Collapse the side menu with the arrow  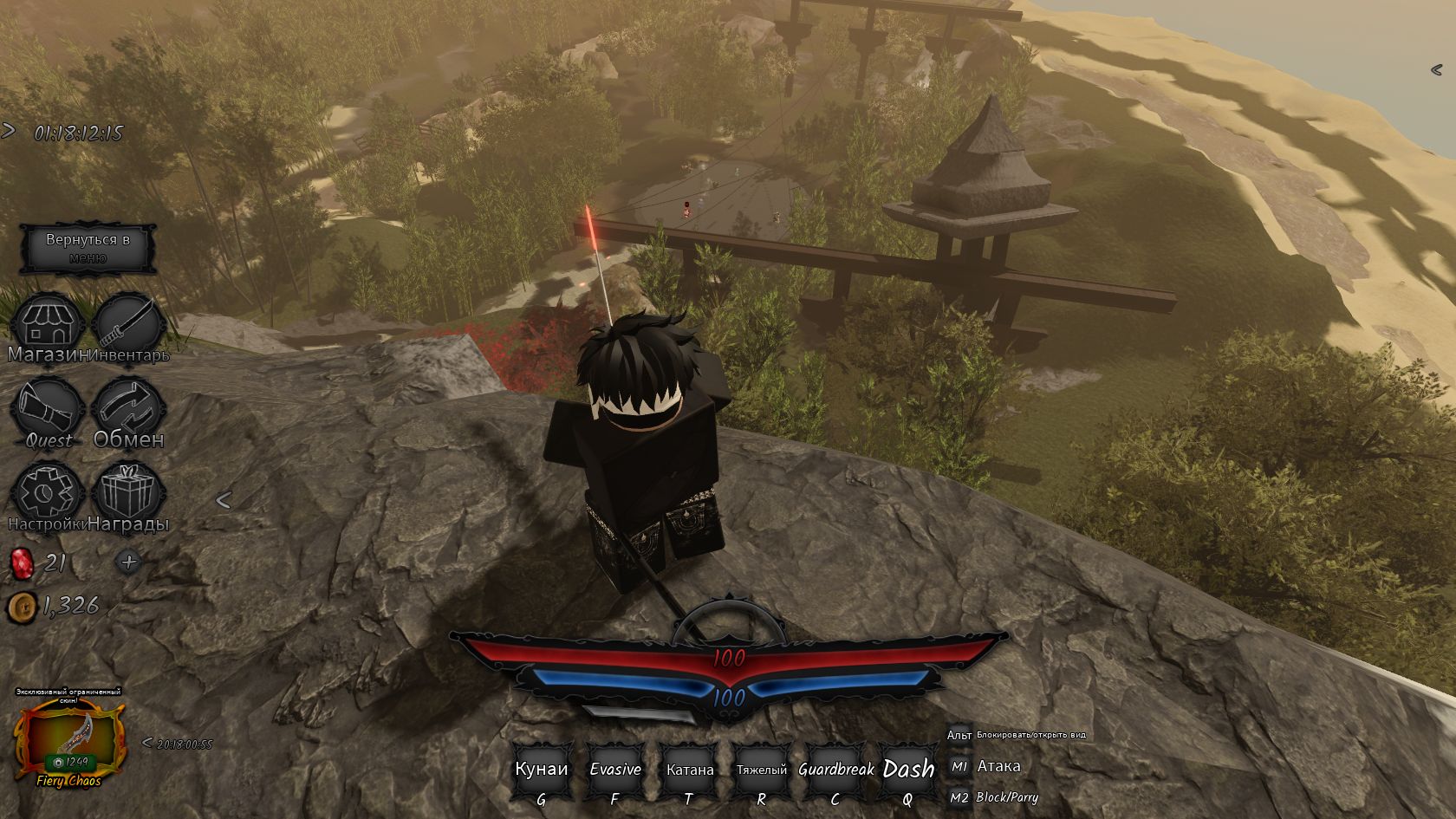pos(223,499)
